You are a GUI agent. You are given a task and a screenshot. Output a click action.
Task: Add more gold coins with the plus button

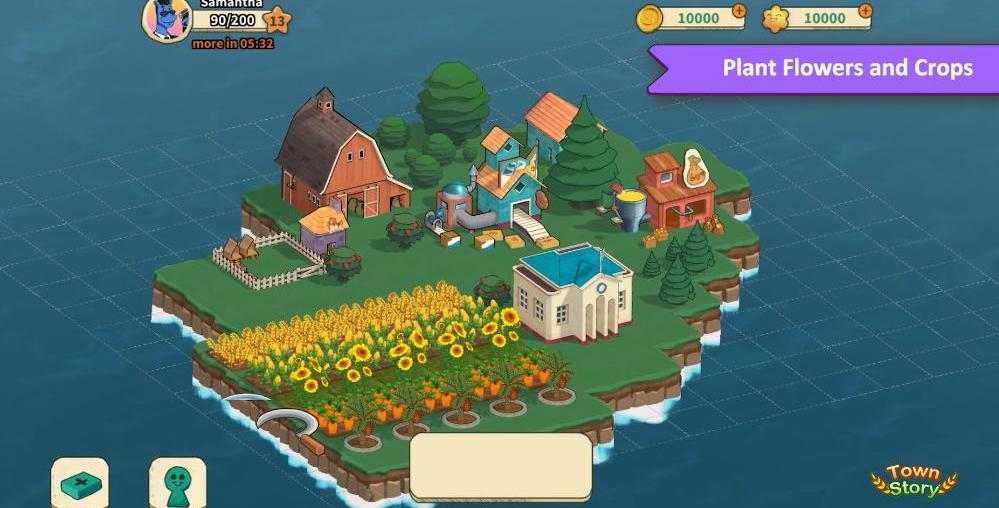point(738,12)
